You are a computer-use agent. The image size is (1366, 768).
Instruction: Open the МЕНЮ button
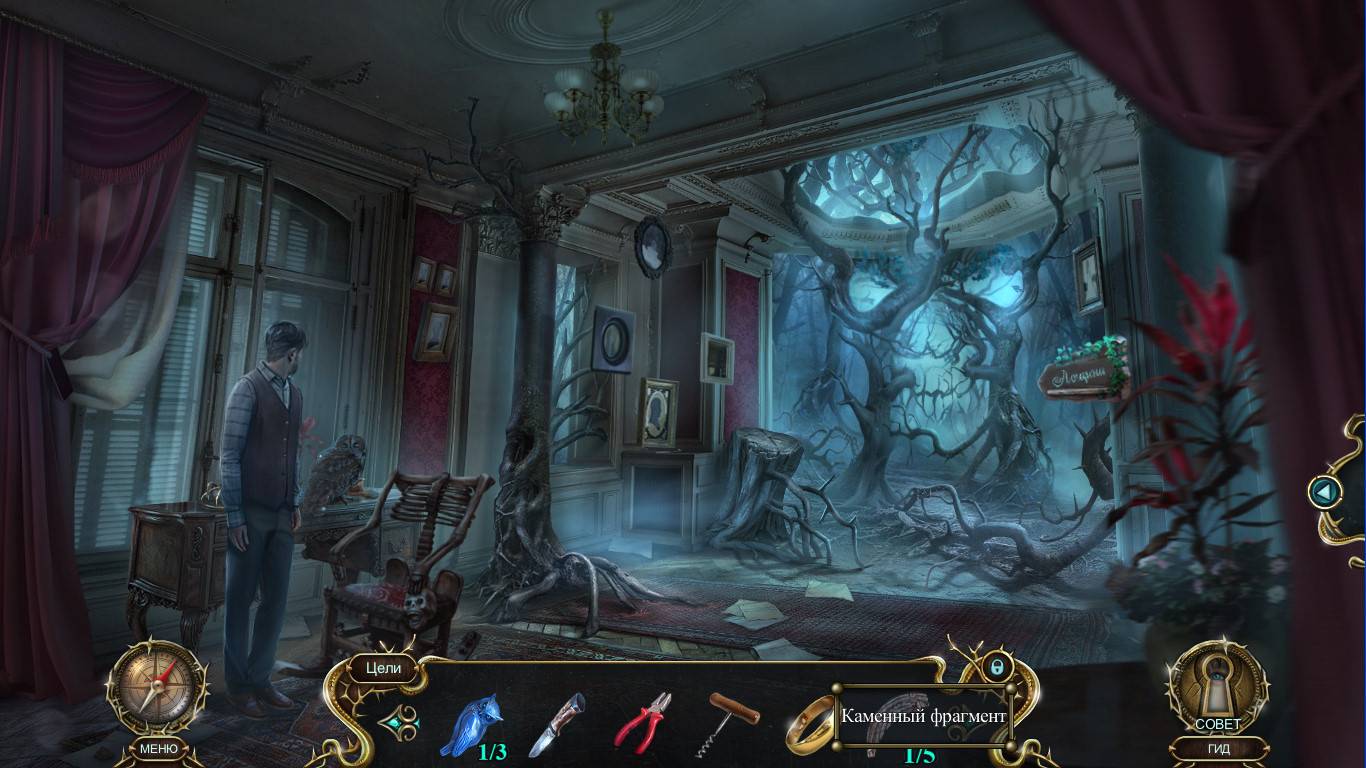click(158, 748)
